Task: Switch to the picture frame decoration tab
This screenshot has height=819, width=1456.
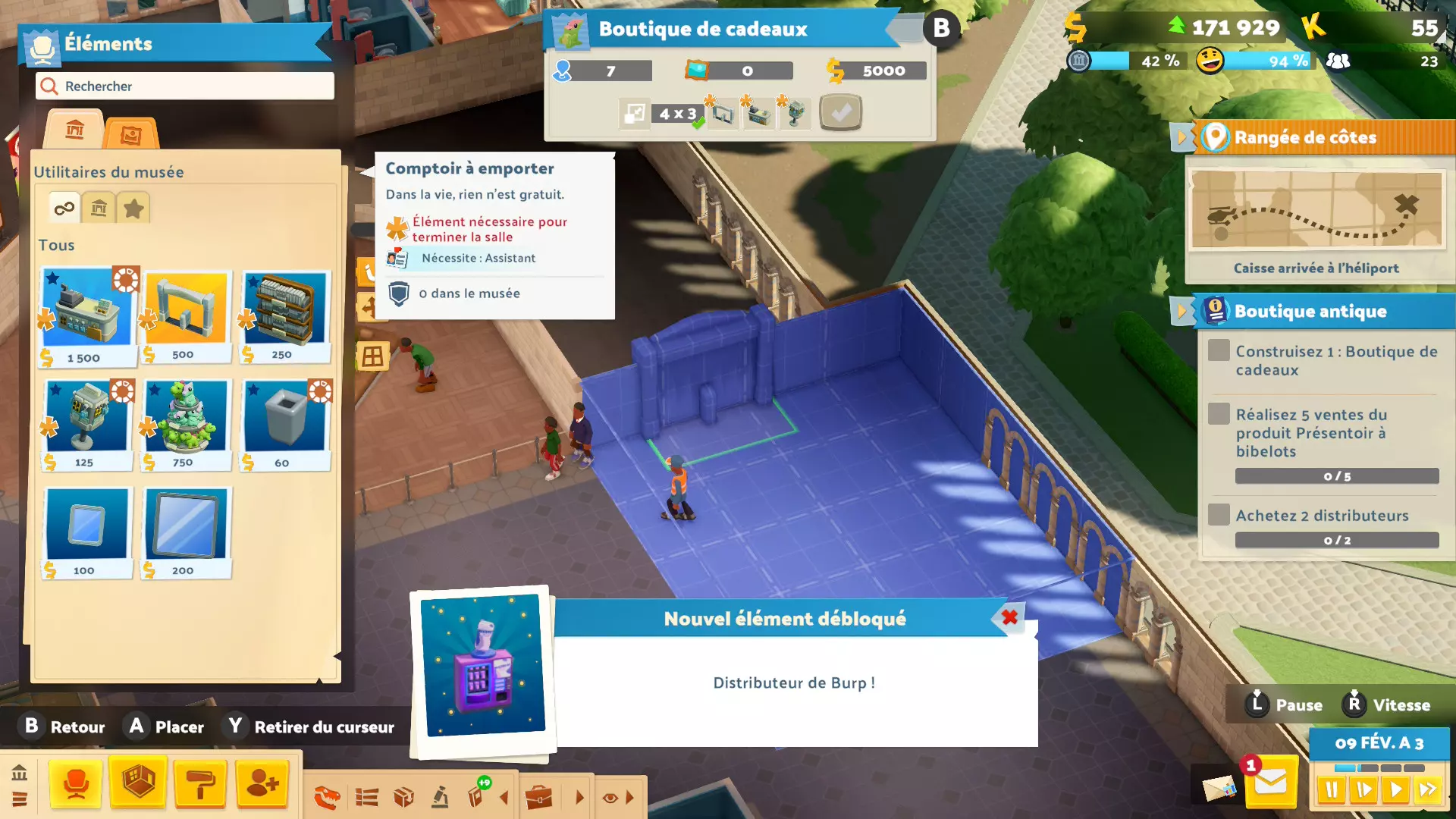Action: (130, 134)
